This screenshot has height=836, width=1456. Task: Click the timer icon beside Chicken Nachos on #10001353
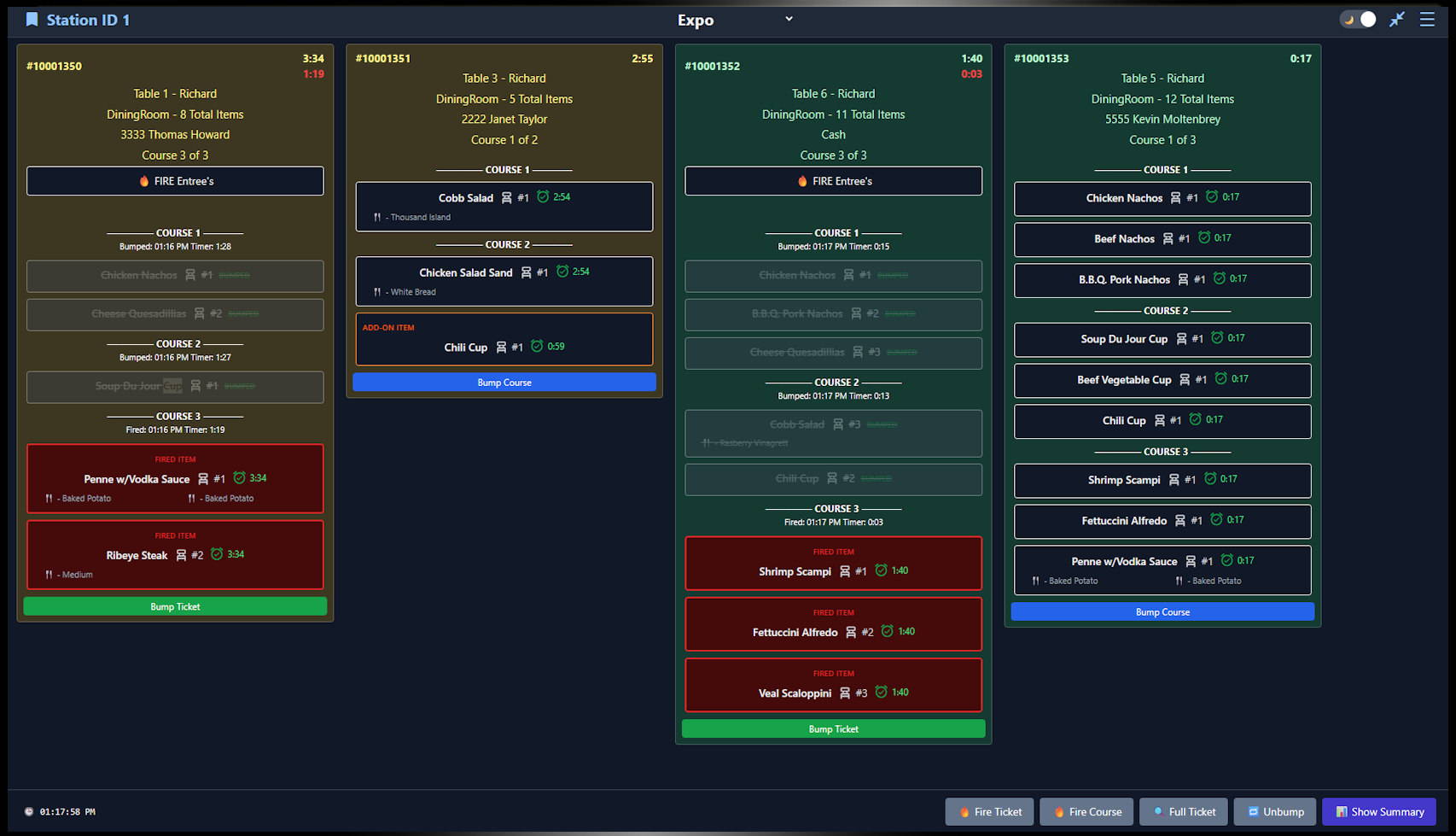[1213, 196]
